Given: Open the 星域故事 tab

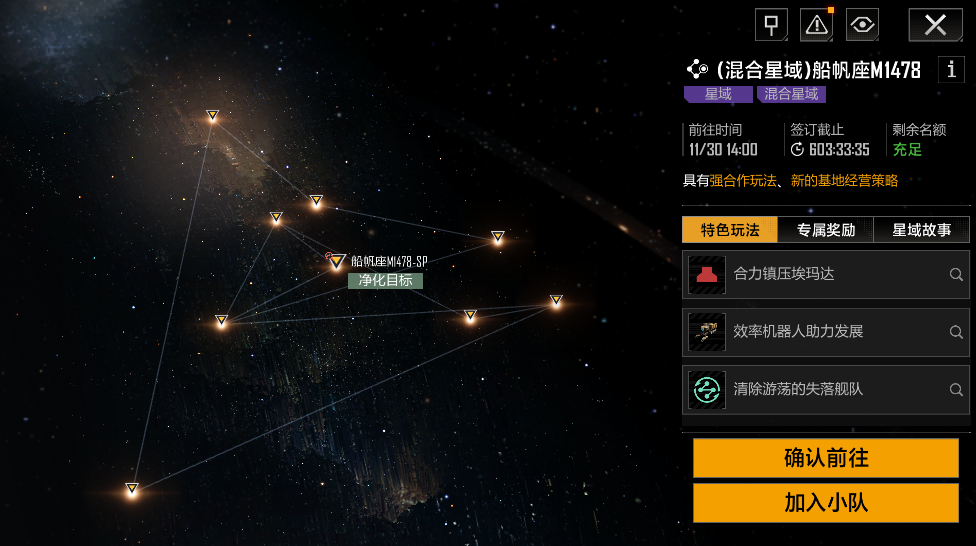Looking at the screenshot, I should pyautogui.click(x=921, y=230).
